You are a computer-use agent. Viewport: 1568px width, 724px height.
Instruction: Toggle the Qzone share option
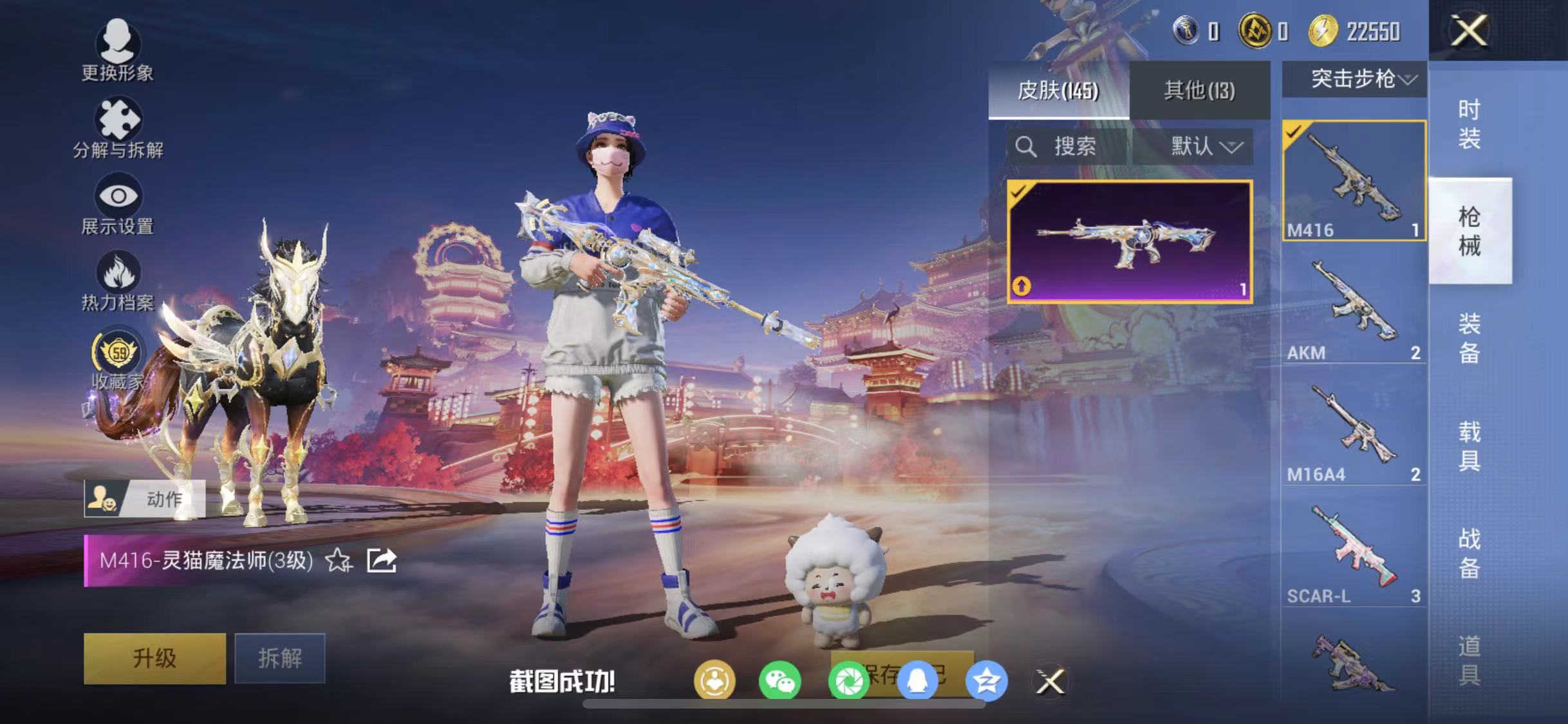point(985,681)
